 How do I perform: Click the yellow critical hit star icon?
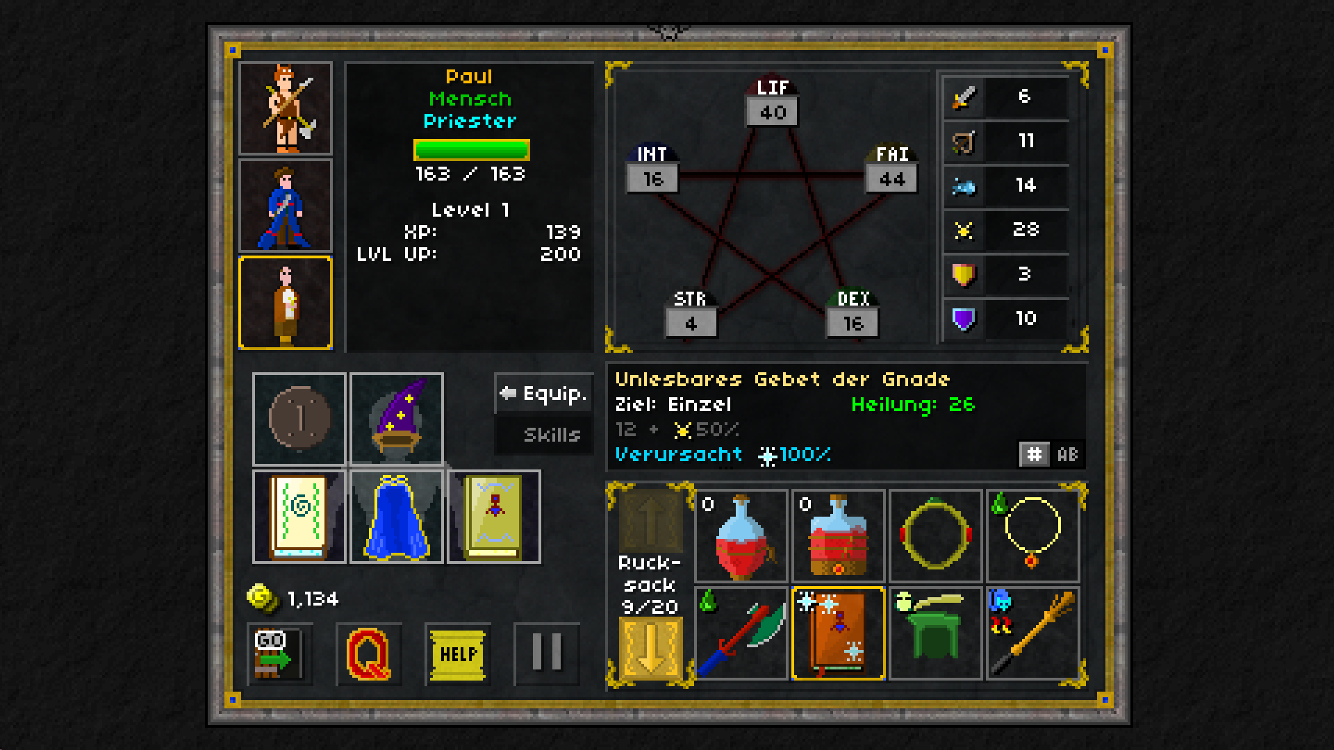pyautogui.click(x=961, y=231)
